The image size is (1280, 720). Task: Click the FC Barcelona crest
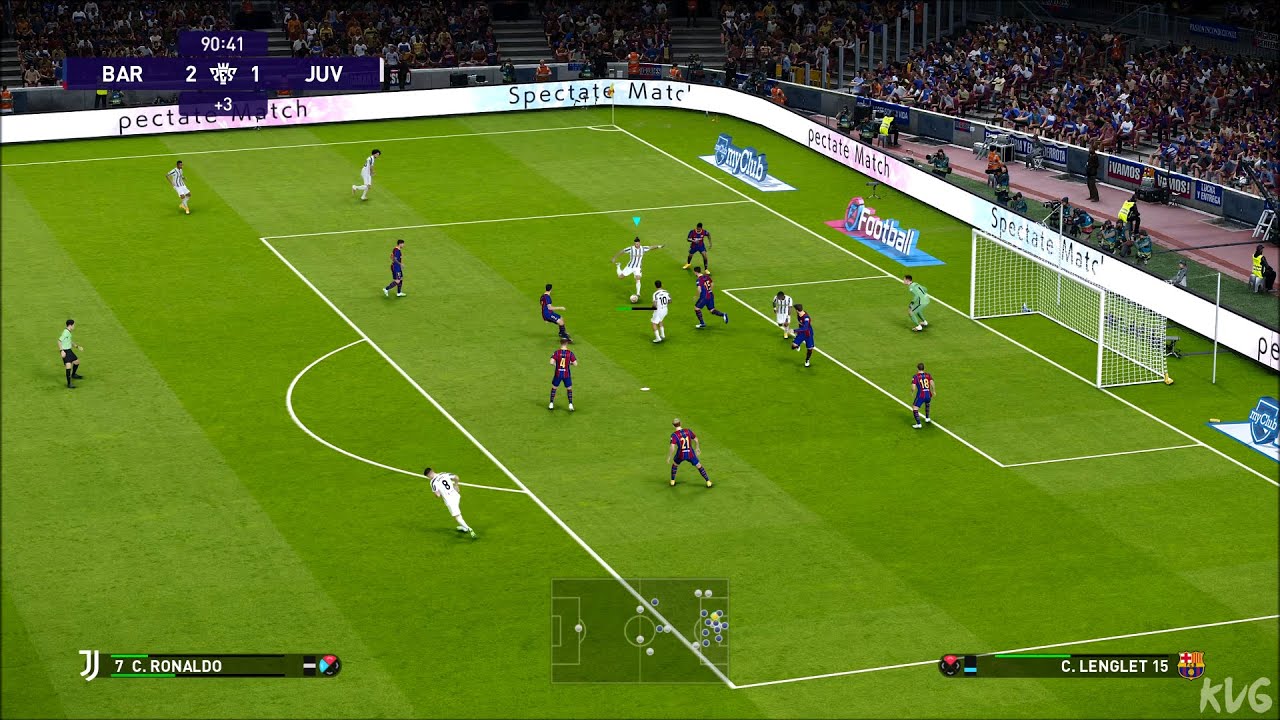(1190, 665)
